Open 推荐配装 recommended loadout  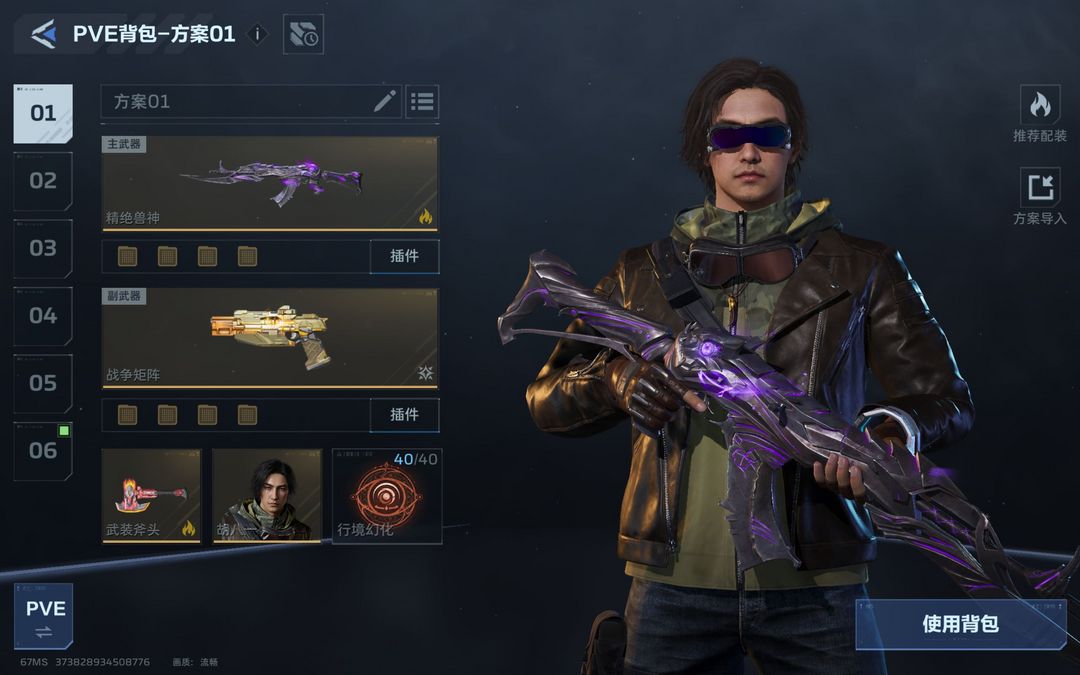(1040, 113)
